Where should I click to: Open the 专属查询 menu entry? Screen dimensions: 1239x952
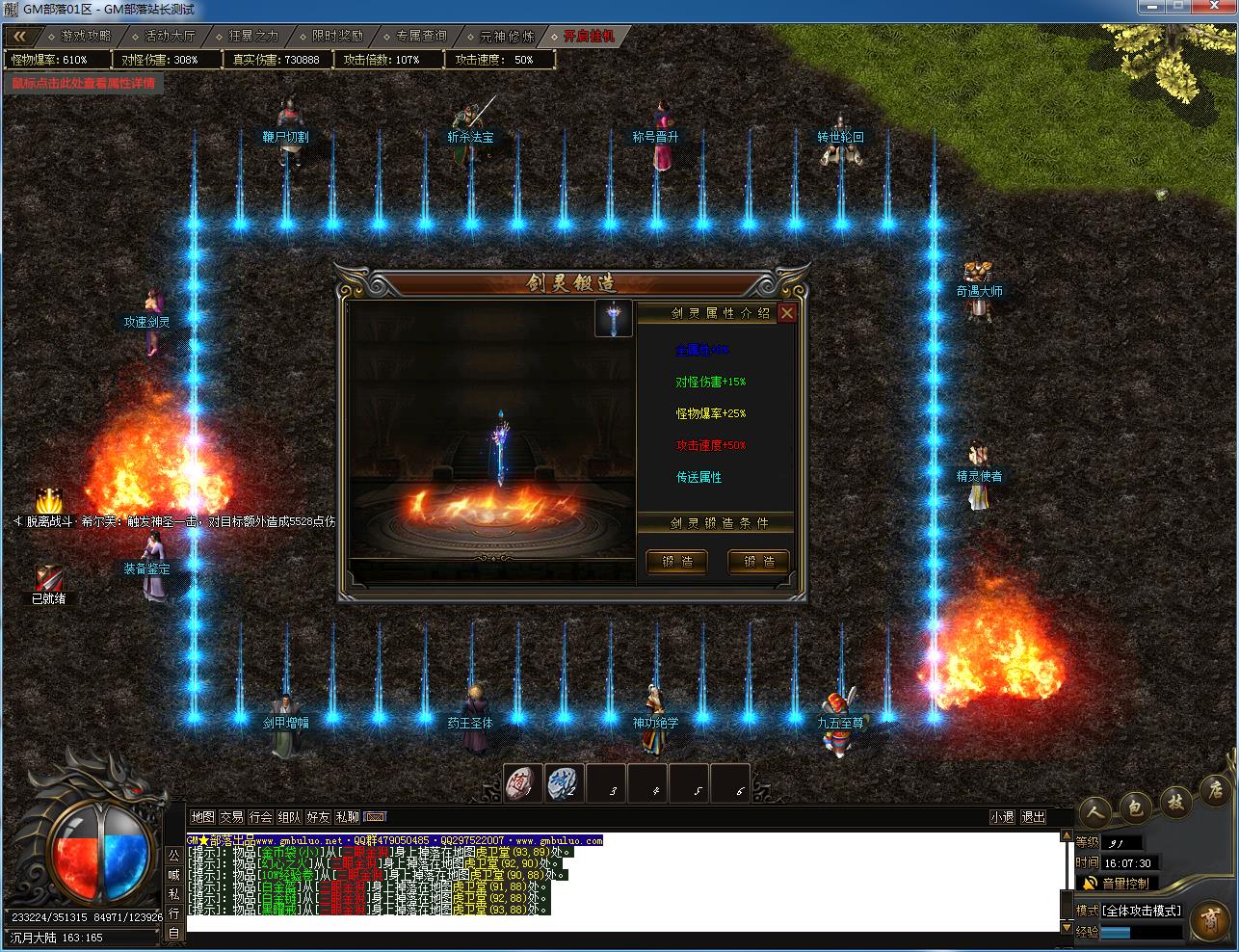pyautogui.click(x=421, y=37)
